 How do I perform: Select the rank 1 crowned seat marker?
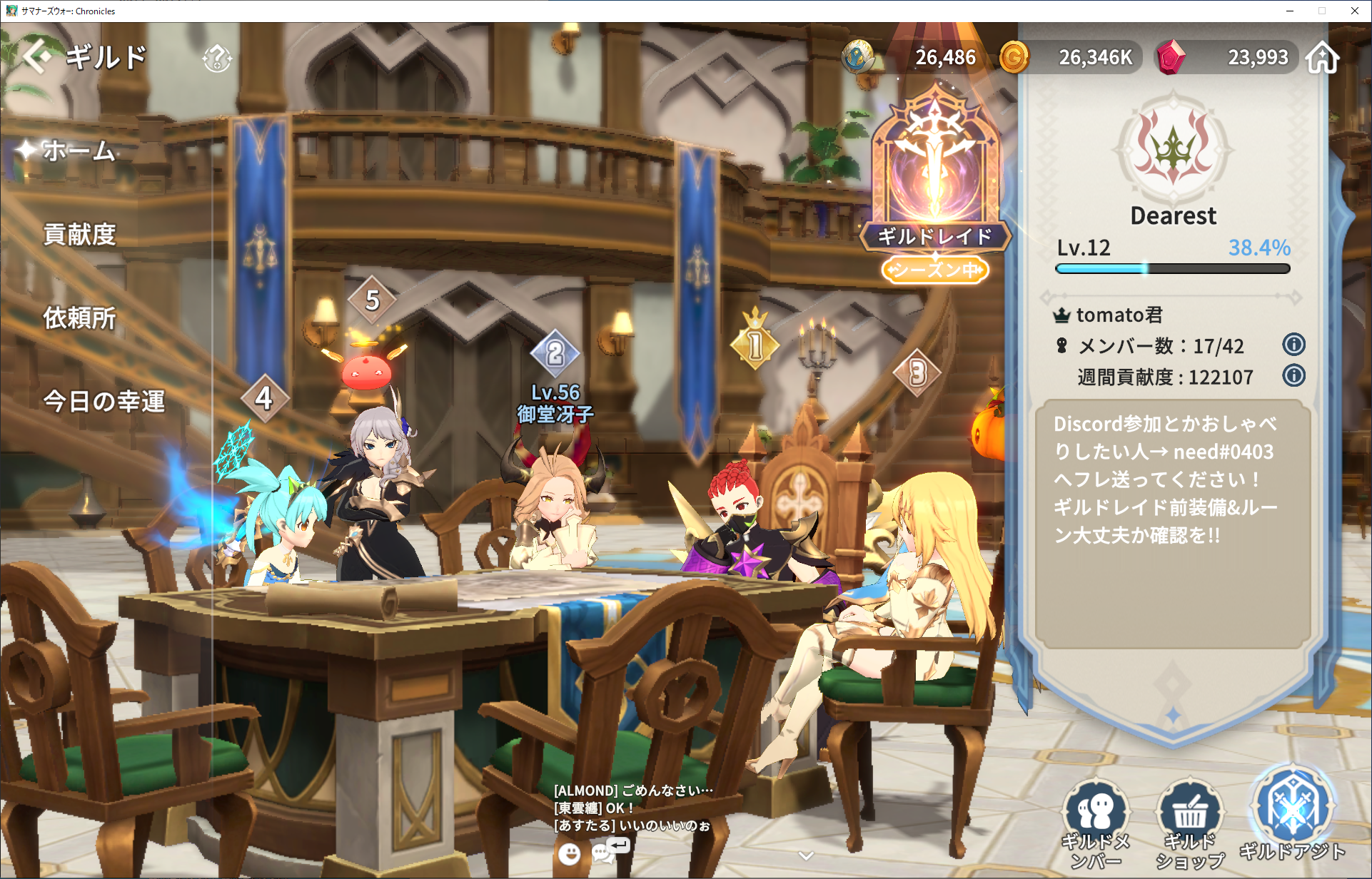[755, 344]
